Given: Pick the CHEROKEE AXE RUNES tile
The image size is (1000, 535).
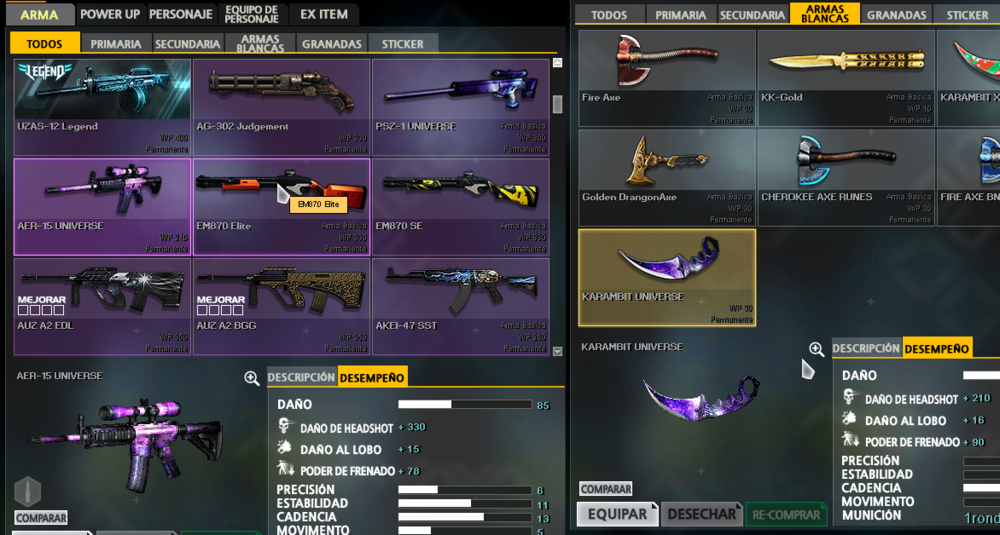Looking at the screenshot, I should pyautogui.click(x=845, y=177).
